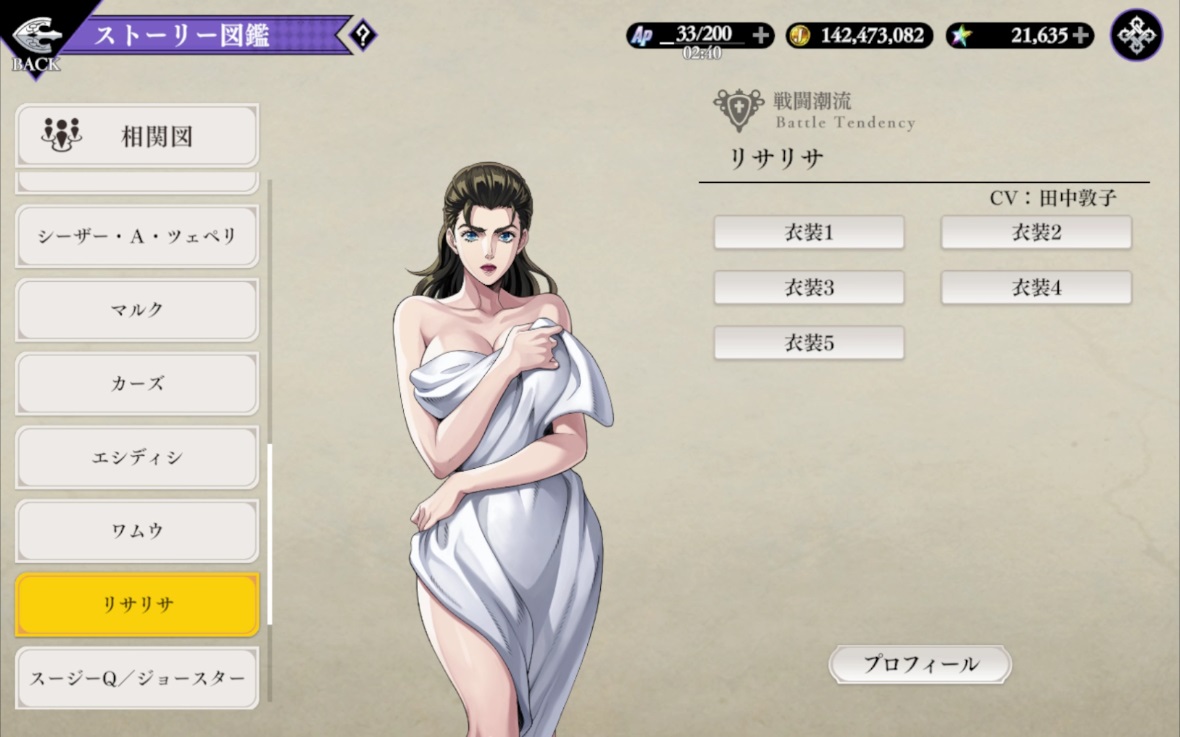
Task: Select カーズ from the character list
Action: [137, 384]
